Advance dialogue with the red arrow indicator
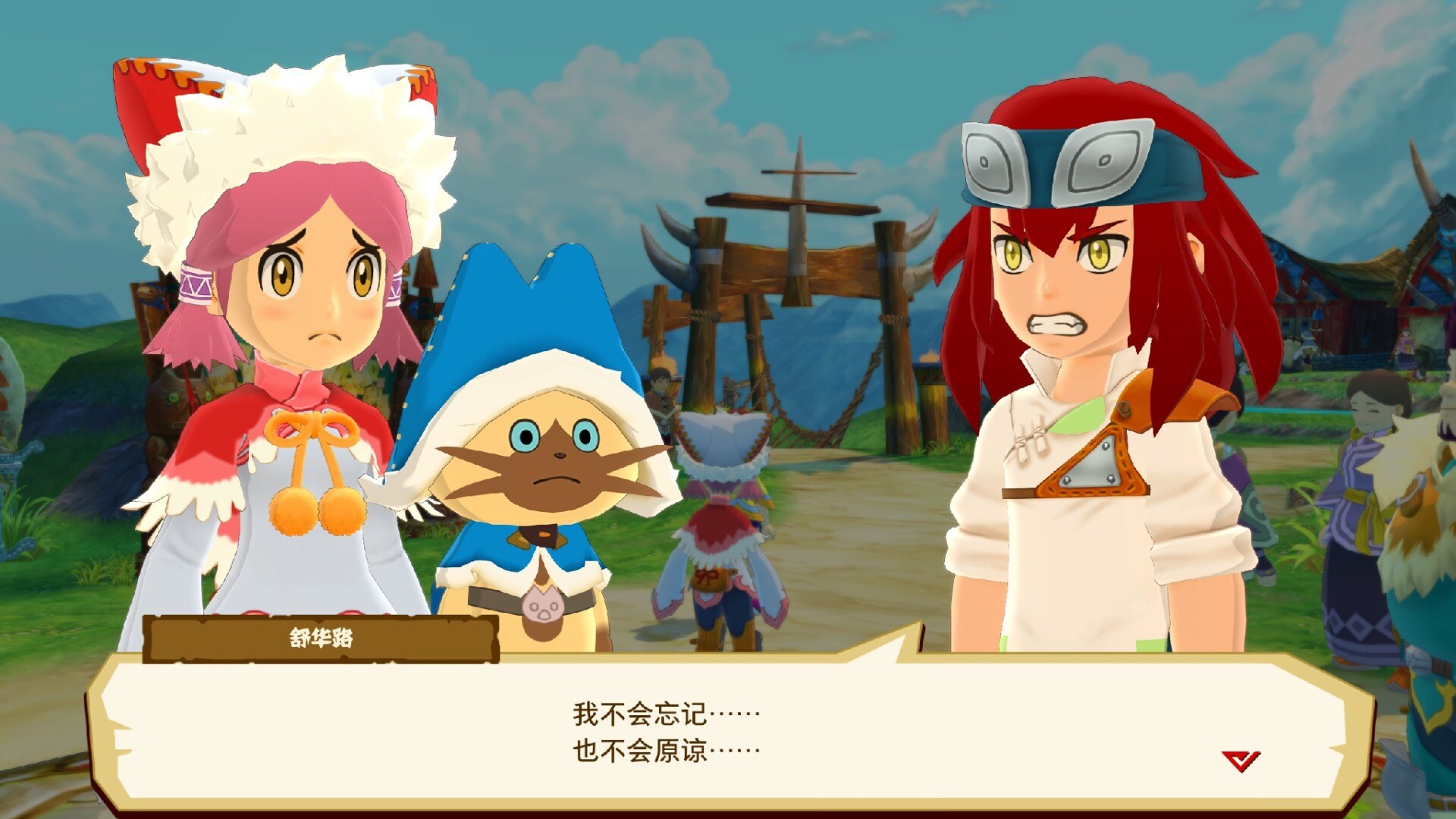 [x=1241, y=760]
